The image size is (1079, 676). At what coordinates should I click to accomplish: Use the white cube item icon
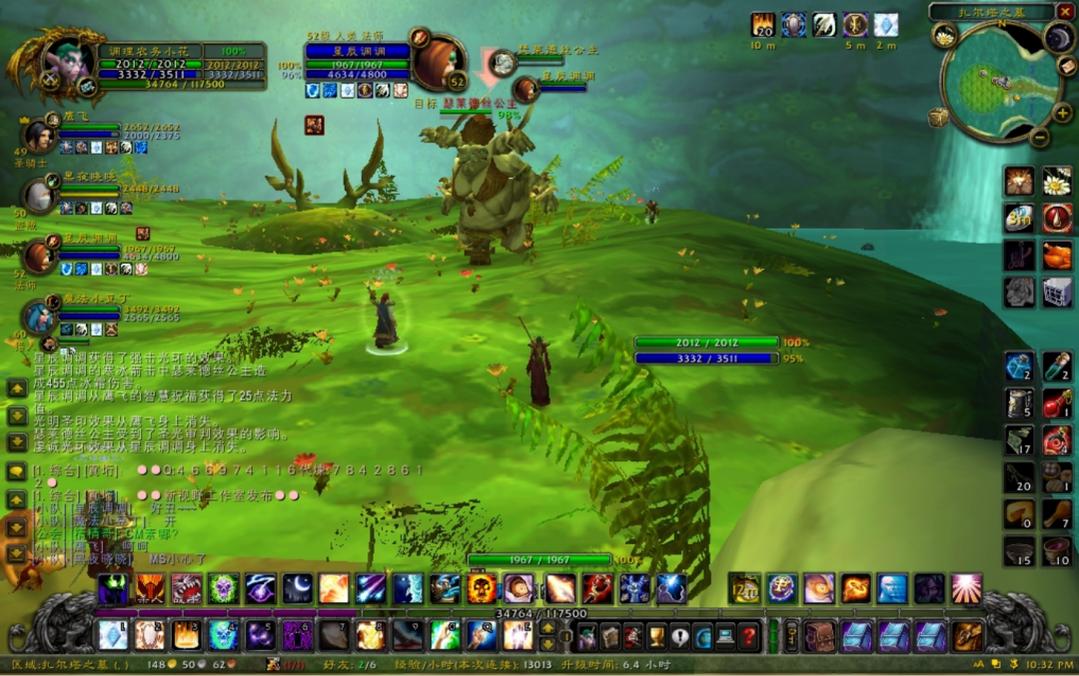[1057, 292]
